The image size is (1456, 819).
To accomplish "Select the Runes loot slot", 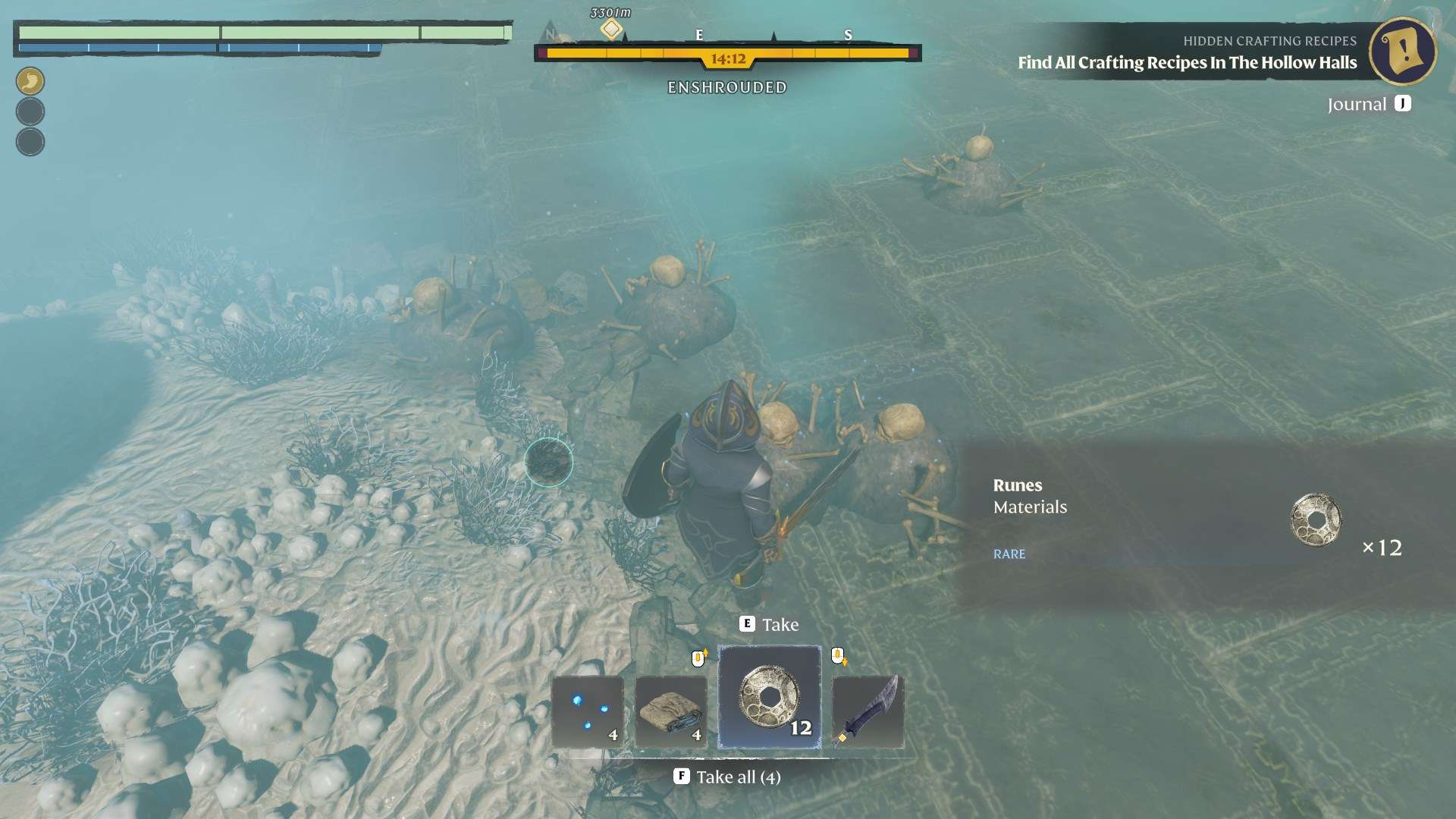I will coord(769,697).
